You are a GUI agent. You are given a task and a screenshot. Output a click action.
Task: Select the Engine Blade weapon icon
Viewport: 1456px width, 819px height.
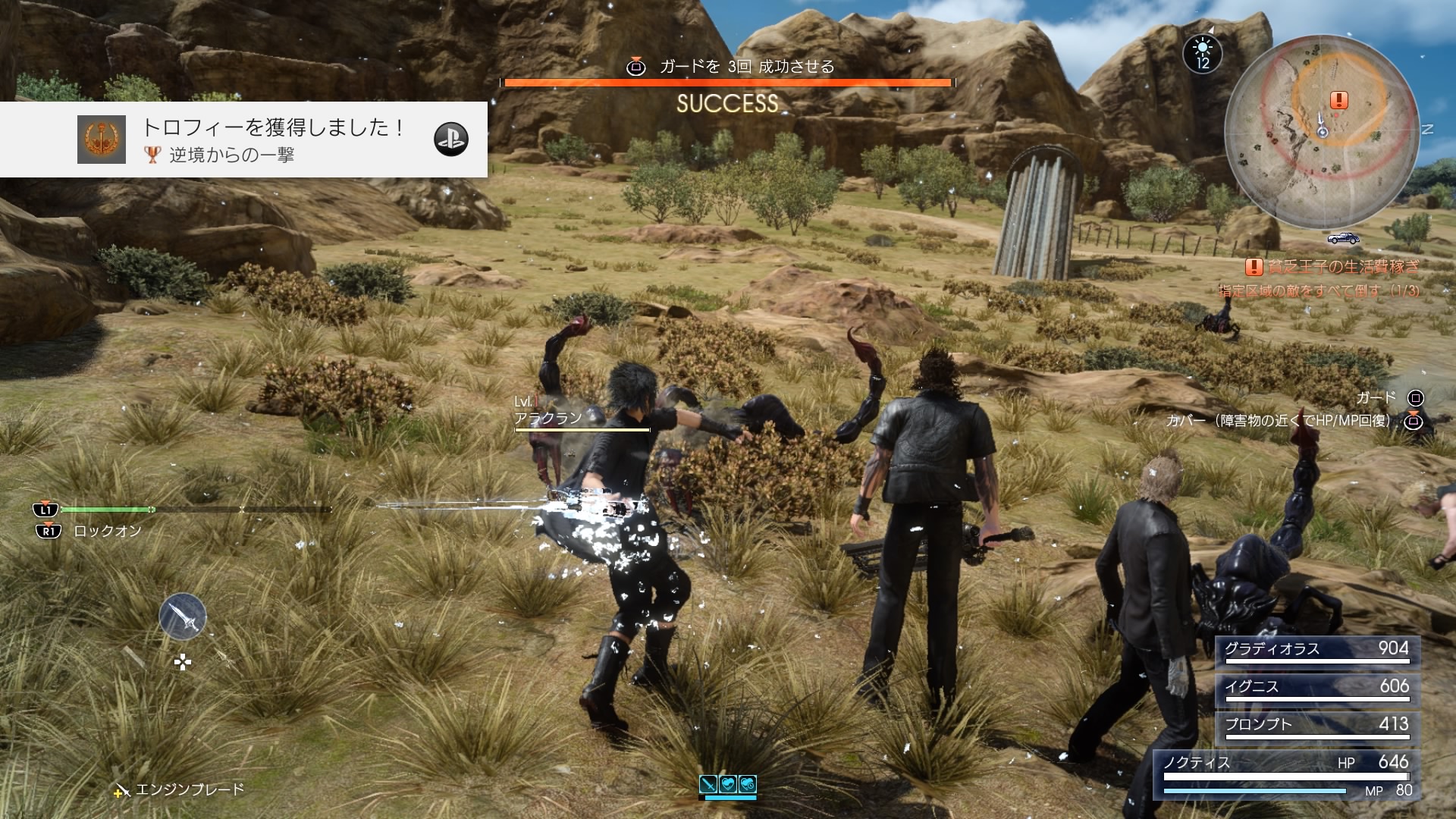183,617
